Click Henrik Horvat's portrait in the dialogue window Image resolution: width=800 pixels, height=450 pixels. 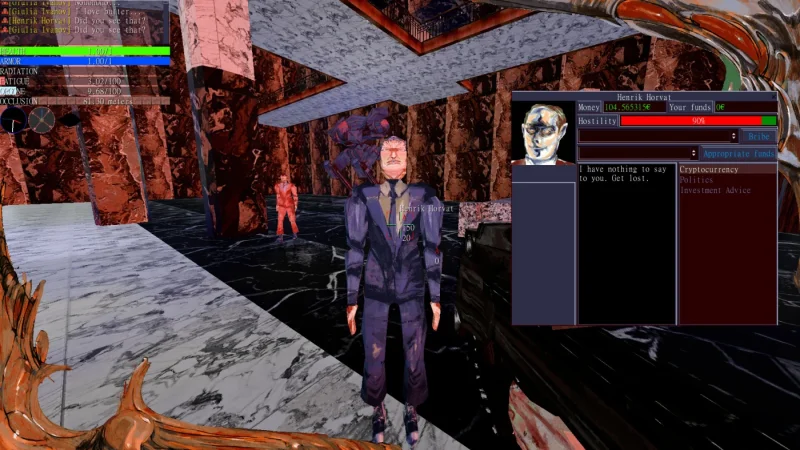tap(544, 131)
